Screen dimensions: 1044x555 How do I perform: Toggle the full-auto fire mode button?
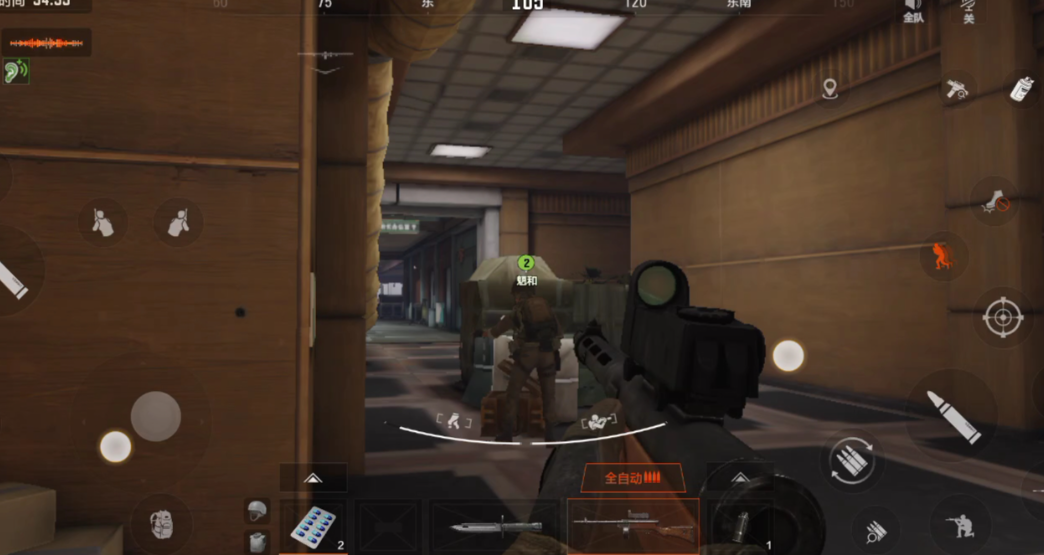pos(633,478)
